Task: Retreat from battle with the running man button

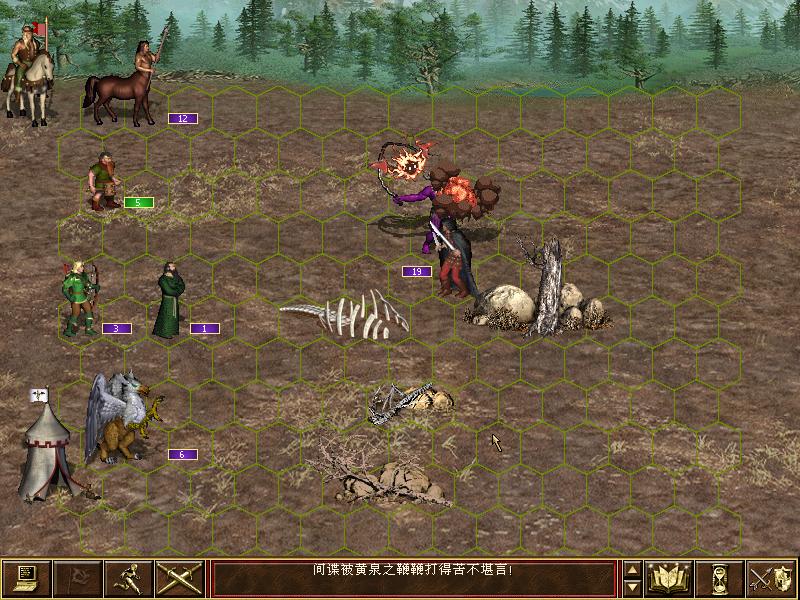Action: pos(129,578)
